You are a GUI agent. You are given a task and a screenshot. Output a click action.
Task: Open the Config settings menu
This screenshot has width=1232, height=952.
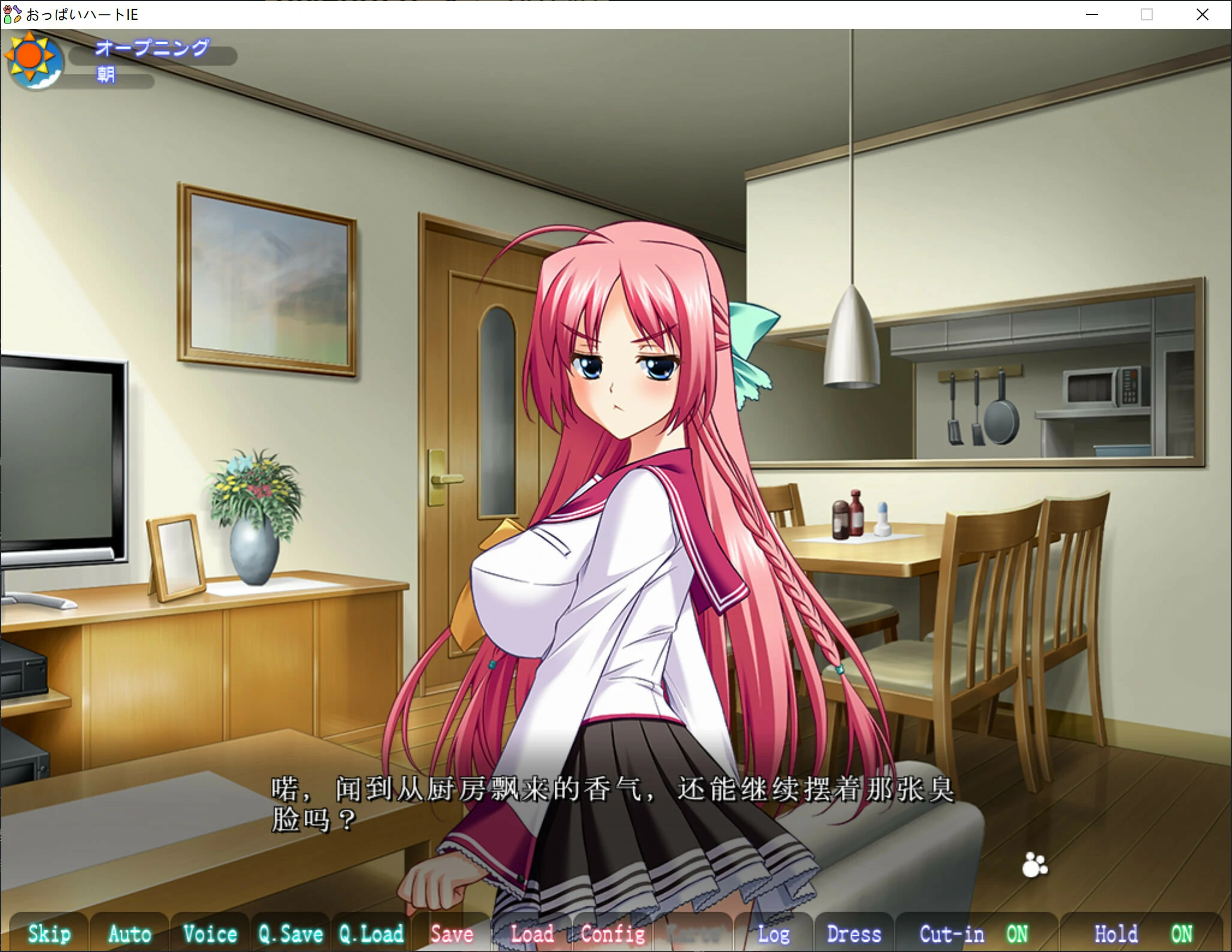[612, 933]
